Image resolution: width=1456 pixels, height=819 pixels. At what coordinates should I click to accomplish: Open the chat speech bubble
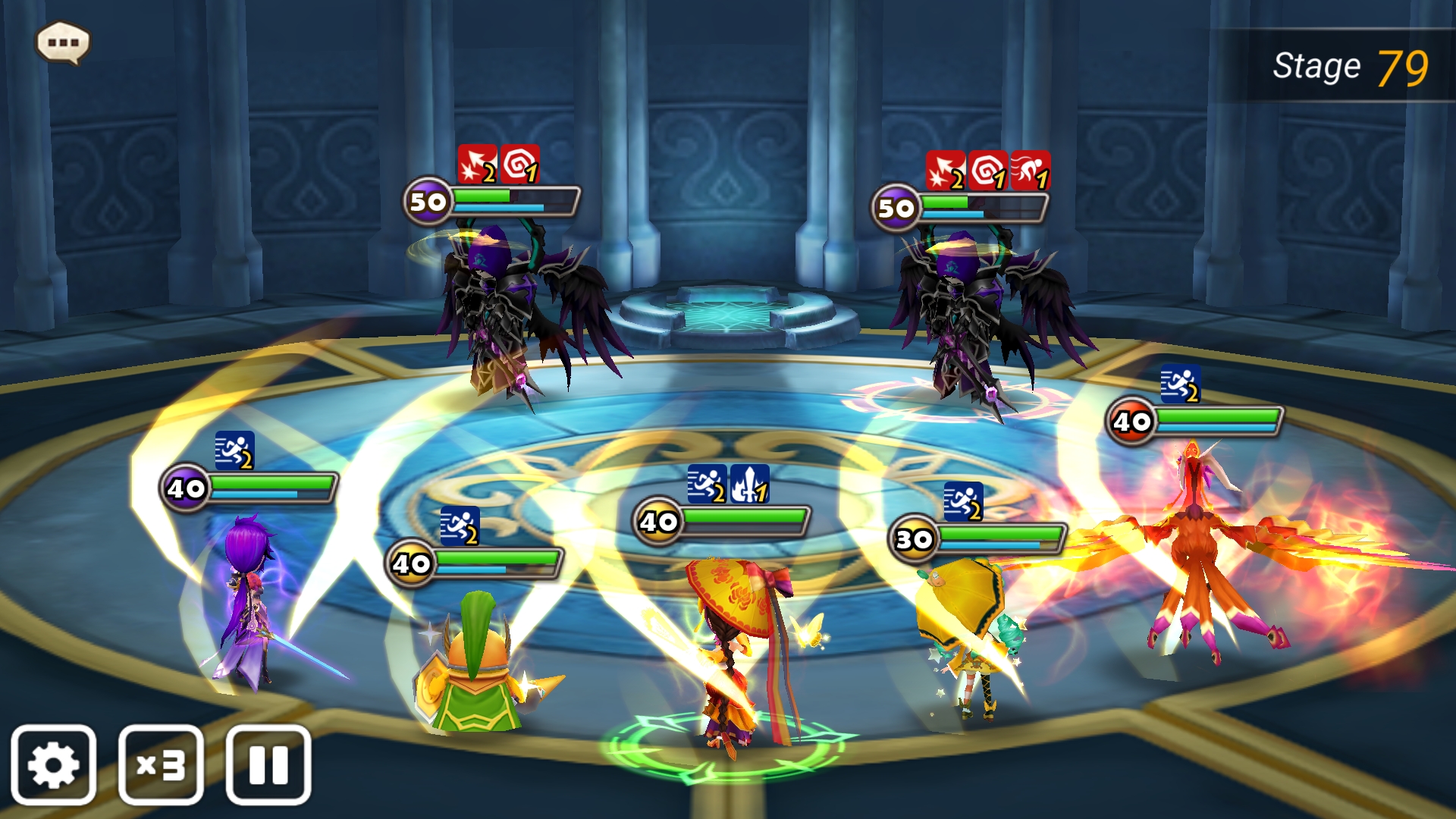coord(63,42)
